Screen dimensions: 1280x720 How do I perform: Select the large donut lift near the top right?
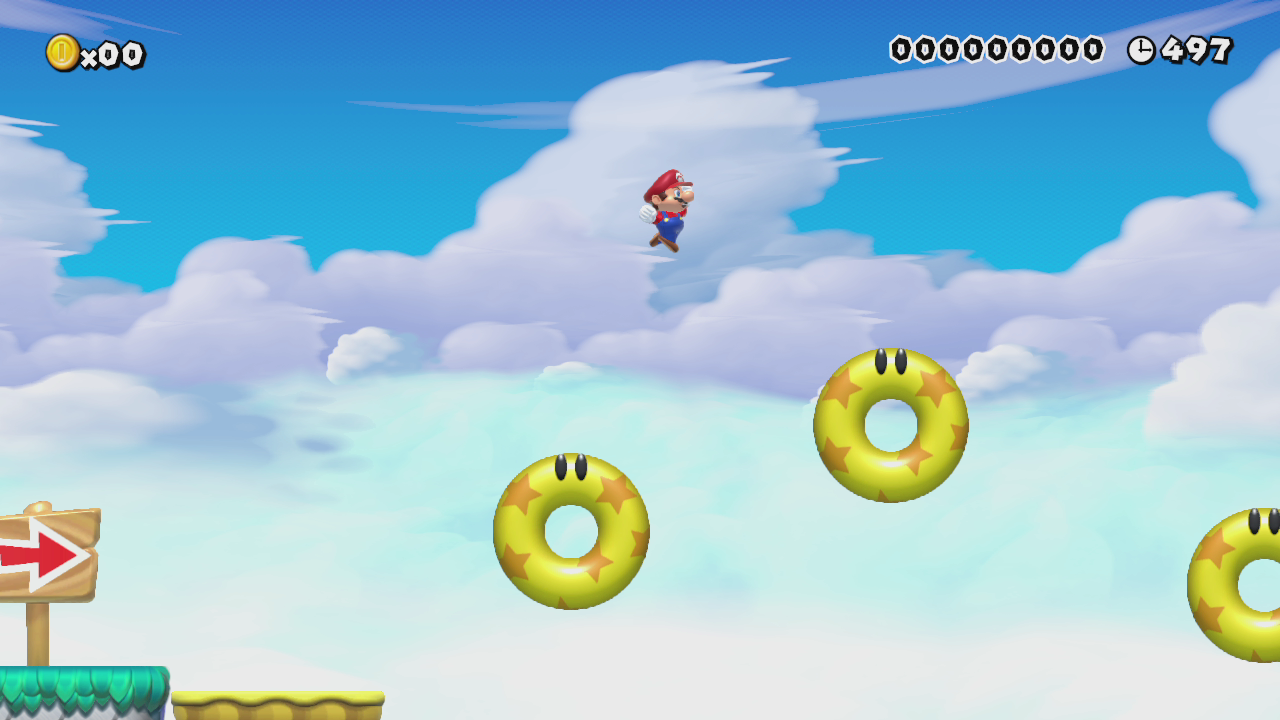(890, 420)
